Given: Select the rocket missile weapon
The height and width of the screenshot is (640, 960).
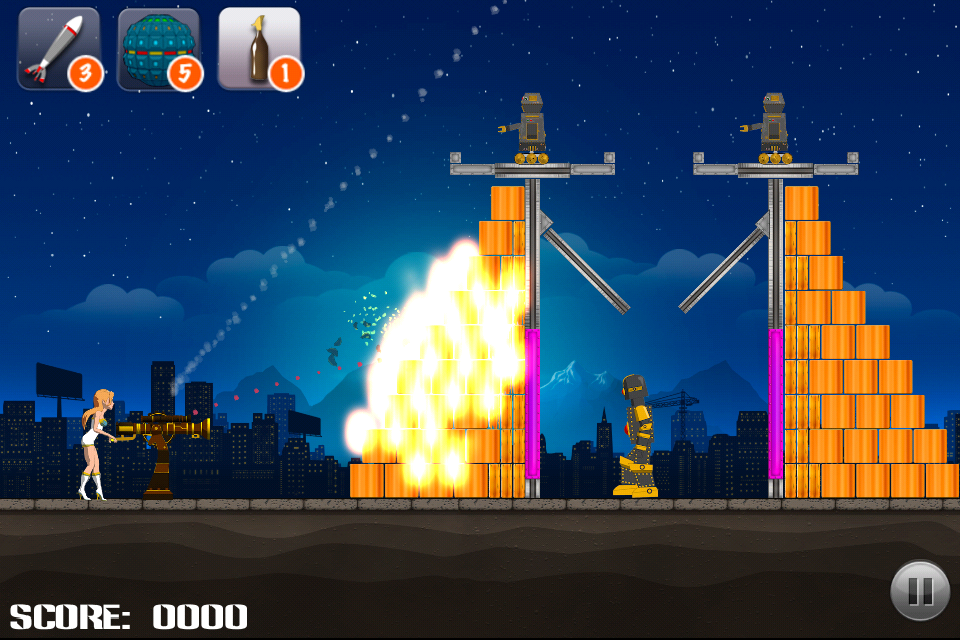Looking at the screenshot, I should click(x=58, y=48).
